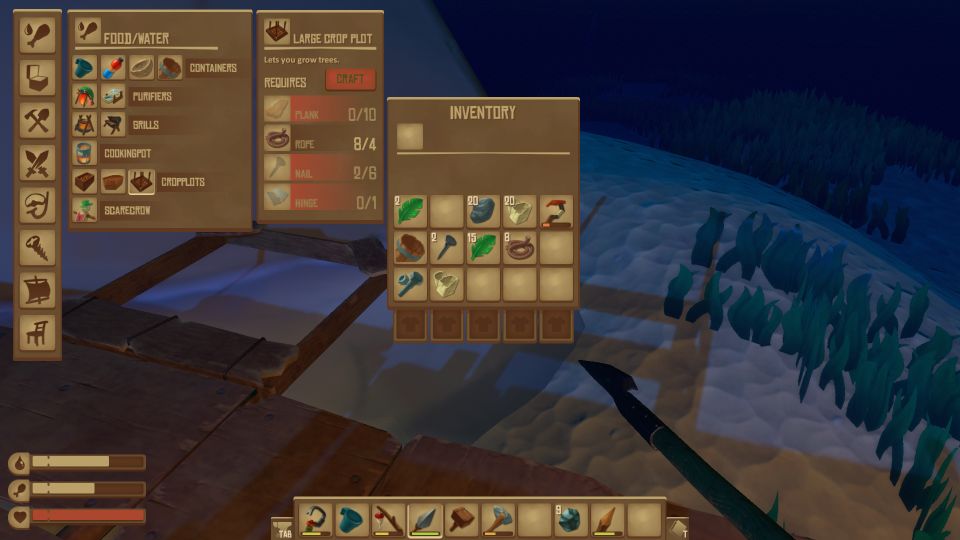The image size is (960, 540).
Task: Select the crossed swords weapons category
Action: click(37, 163)
